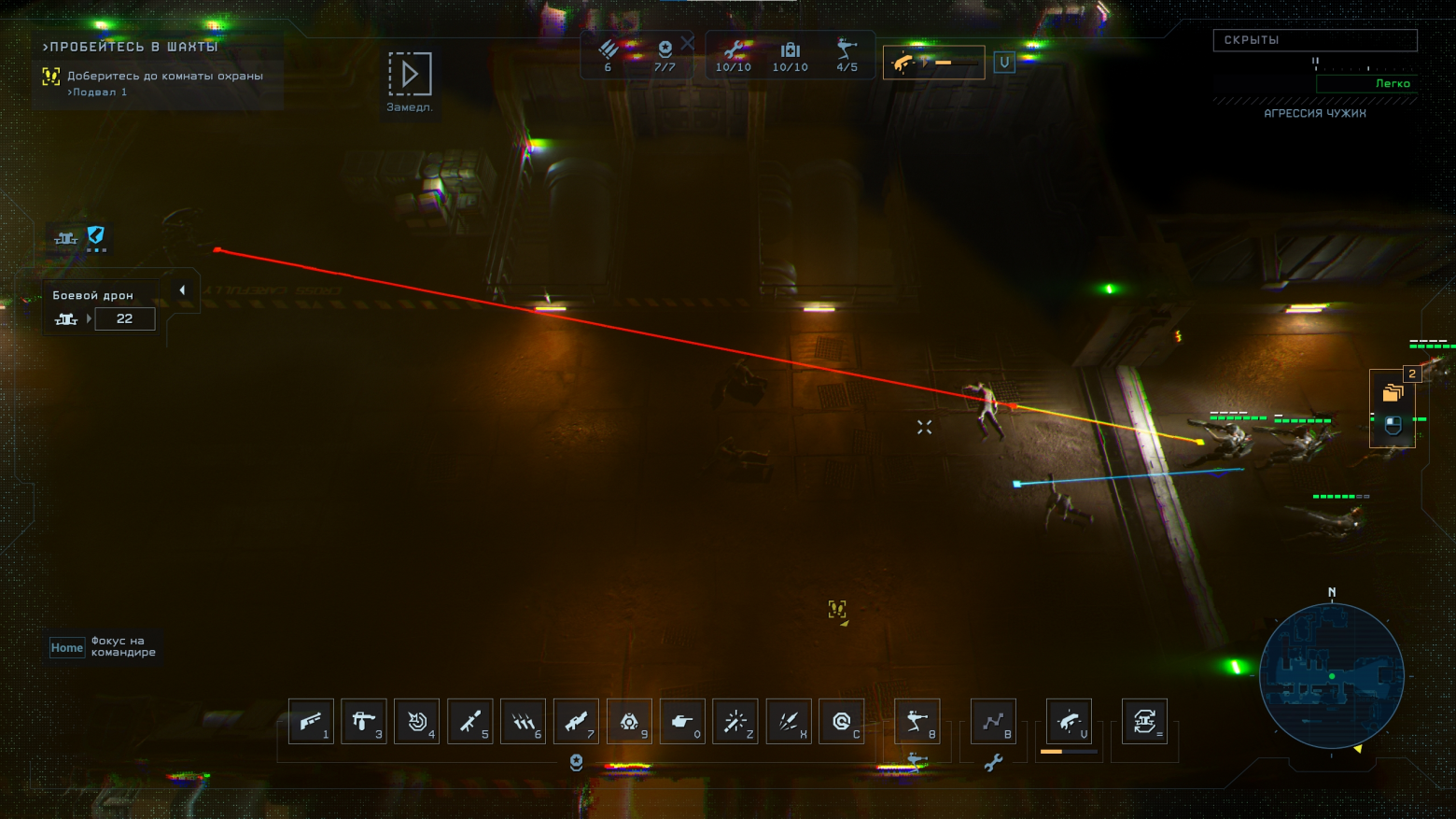Click the objective tracker about комнаты охраны
The height and width of the screenshot is (819, 1456).
(x=159, y=82)
